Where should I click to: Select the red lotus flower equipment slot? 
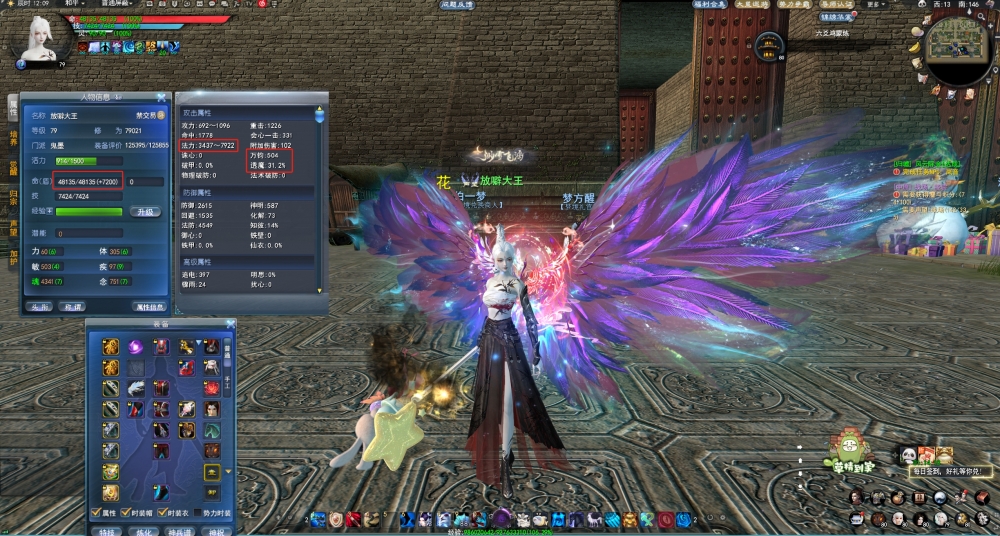coord(212,387)
